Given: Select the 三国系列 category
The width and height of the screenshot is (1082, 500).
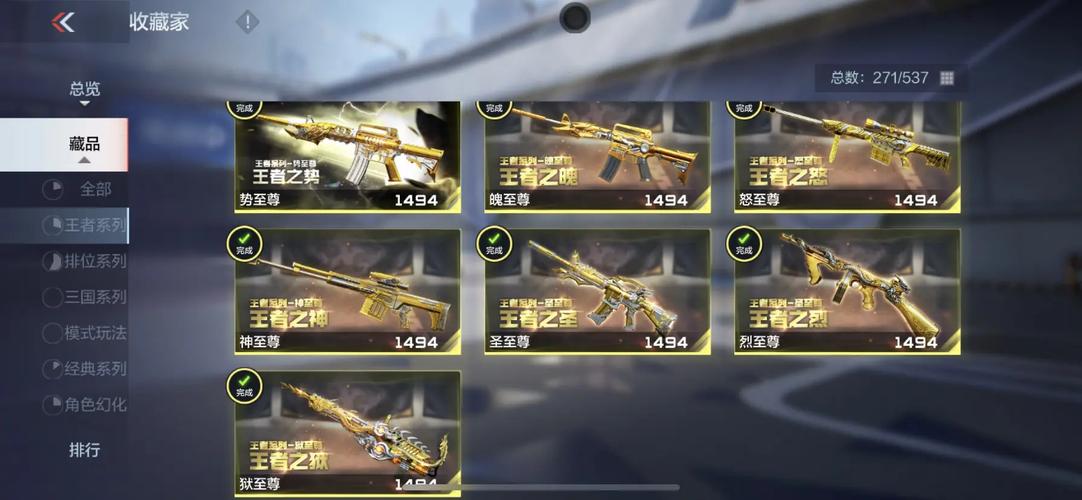Looking at the screenshot, I should [95, 297].
